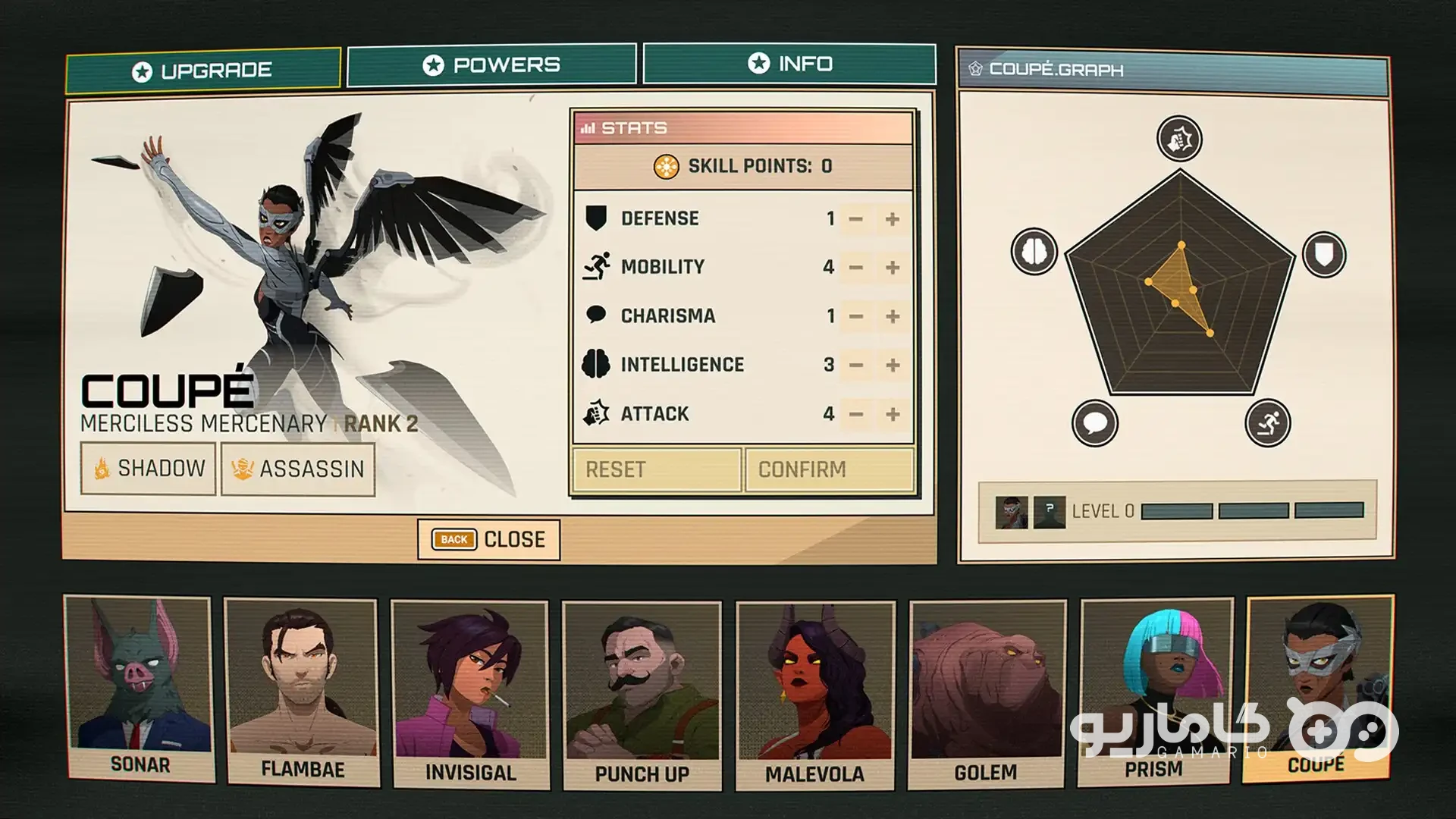This screenshot has height=819, width=1456.
Task: Choose the Sonar character portrait
Action: pos(140,689)
